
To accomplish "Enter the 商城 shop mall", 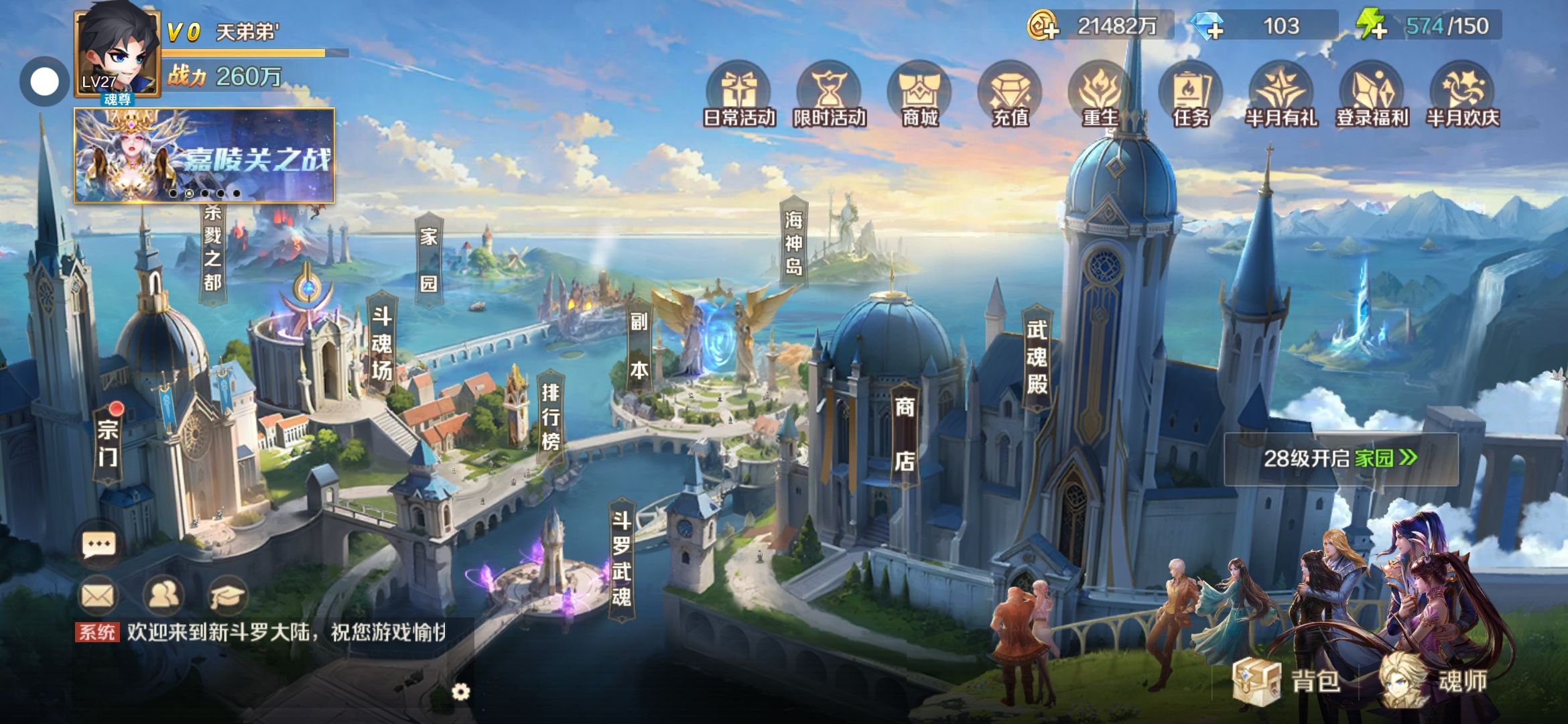I will tap(919, 95).
